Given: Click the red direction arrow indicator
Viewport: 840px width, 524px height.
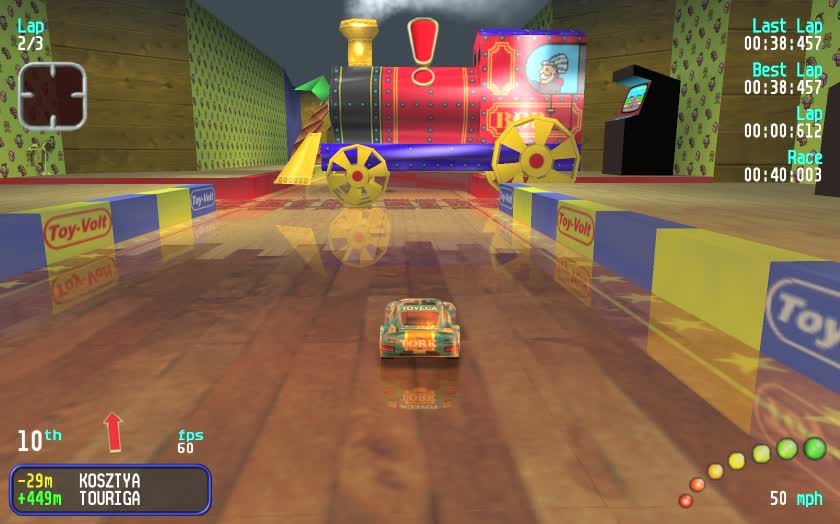Looking at the screenshot, I should coord(113,431).
